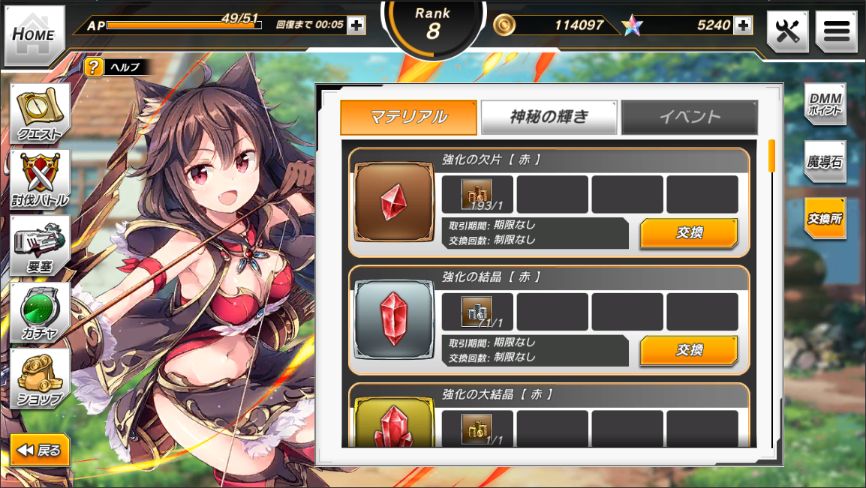
Task: Open the wrench and screwdriver settings
Action: point(787,32)
